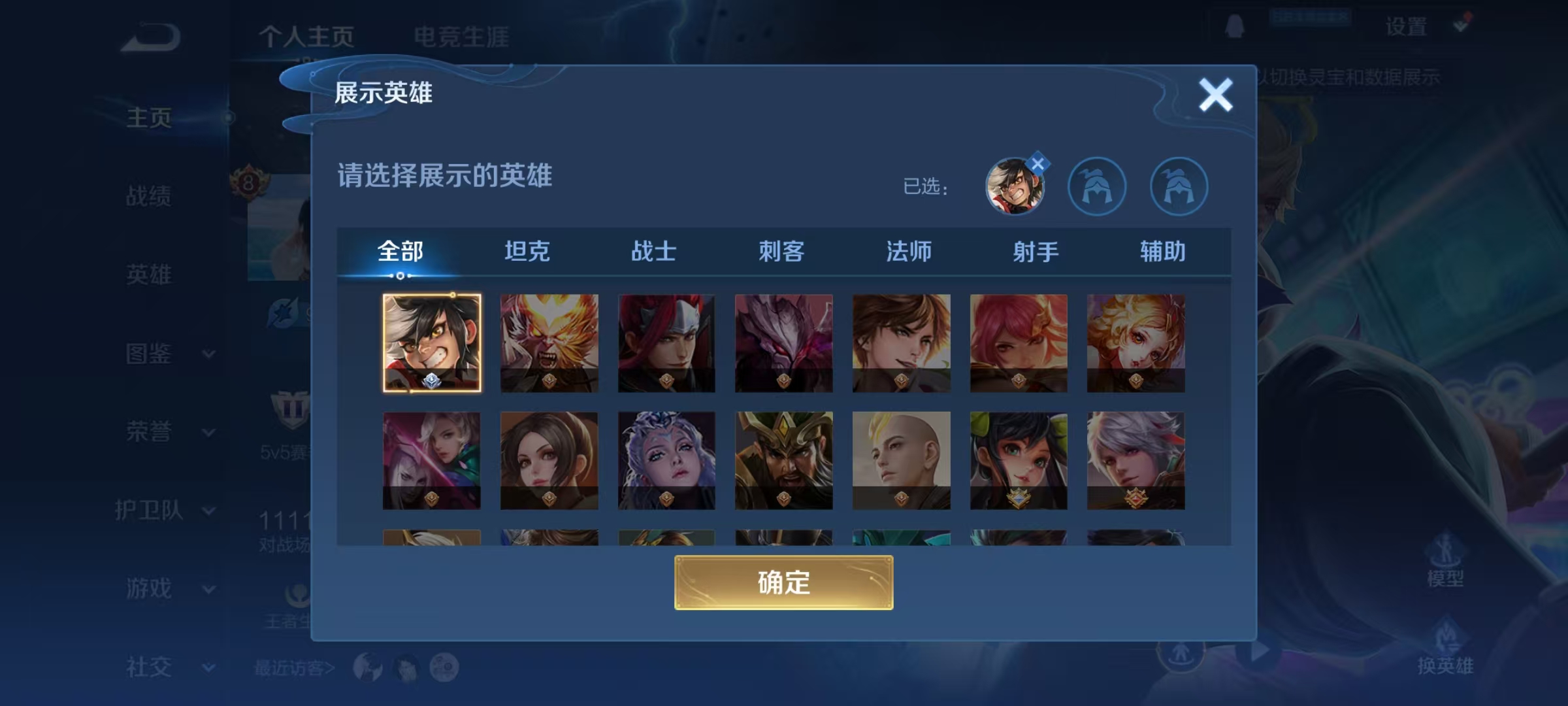Image resolution: width=1568 pixels, height=706 pixels.
Task: Click the notification bell icon
Action: coord(1234,27)
